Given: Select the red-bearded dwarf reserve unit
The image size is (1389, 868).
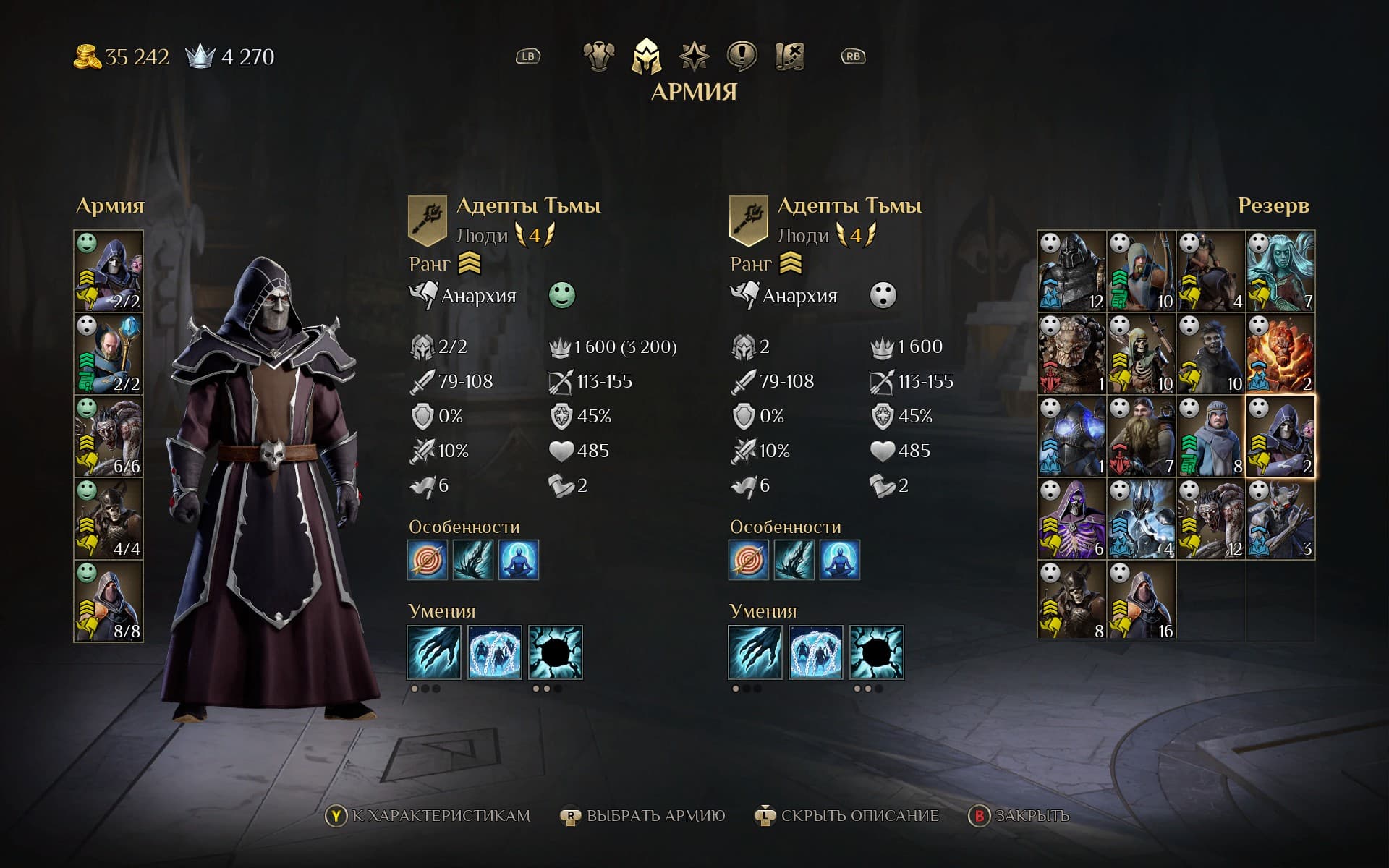Looking at the screenshot, I should click(x=1141, y=436).
